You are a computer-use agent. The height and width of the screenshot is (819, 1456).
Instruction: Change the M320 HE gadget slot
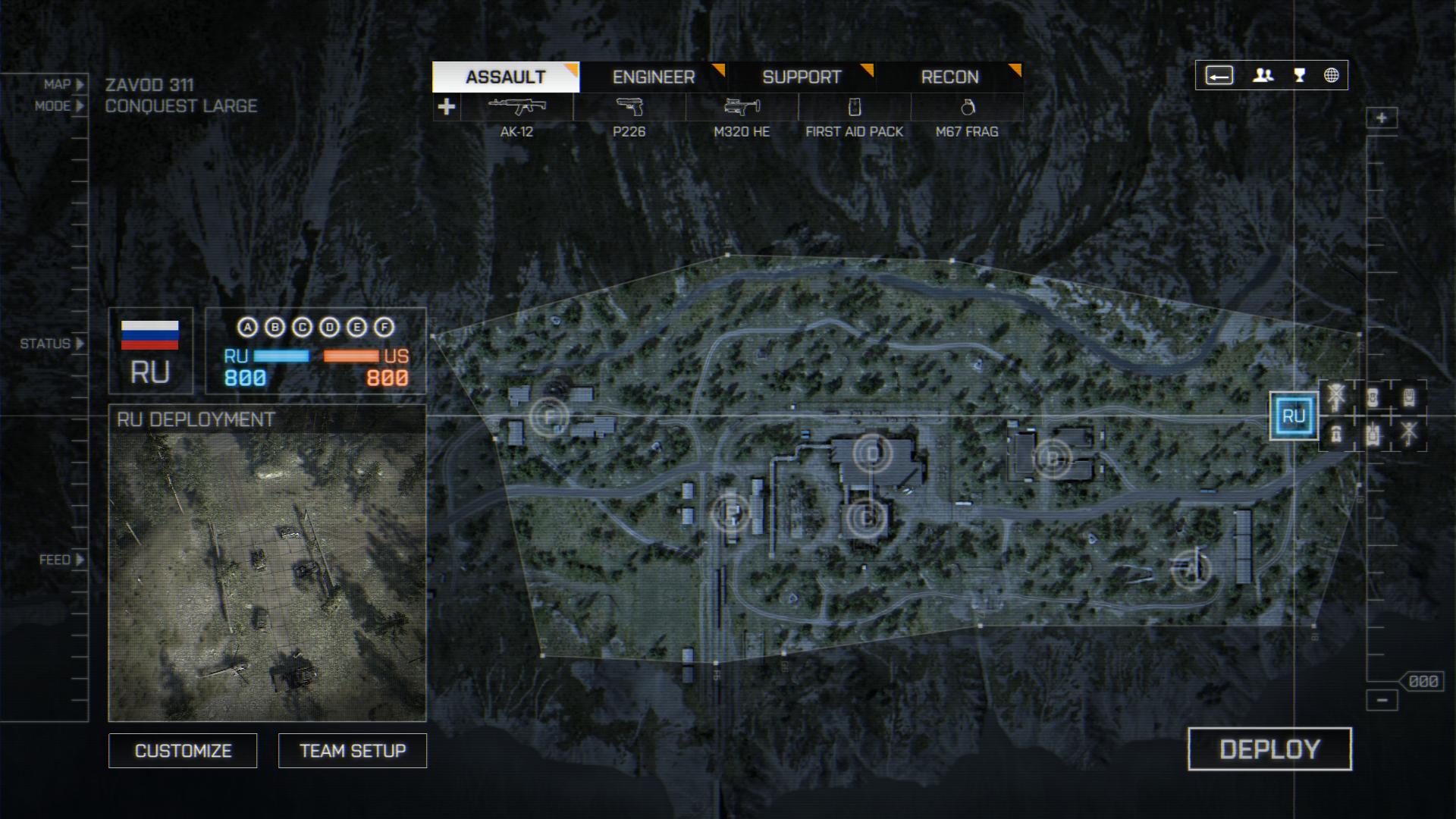point(742,108)
